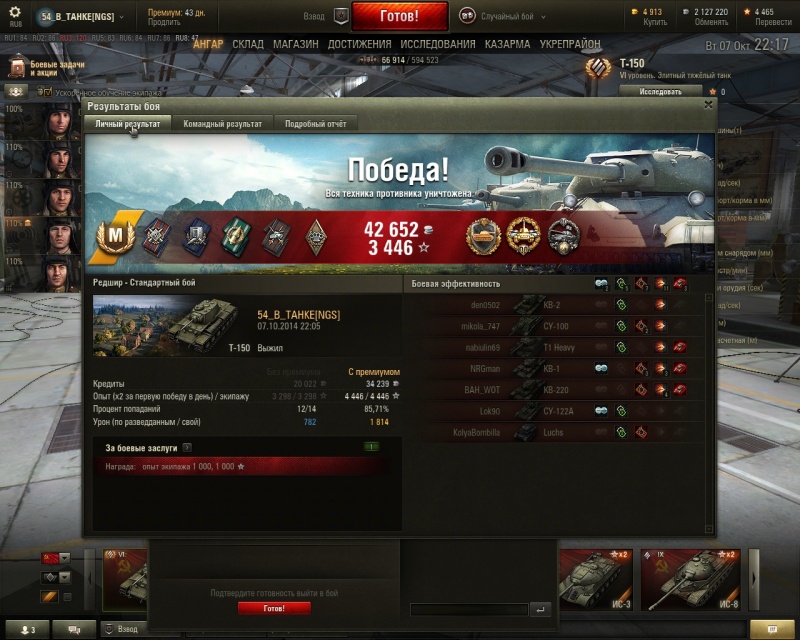Image resolution: width=800 pixels, height=640 pixels.
Task: Select the Личный результат tab
Action: 127,124
